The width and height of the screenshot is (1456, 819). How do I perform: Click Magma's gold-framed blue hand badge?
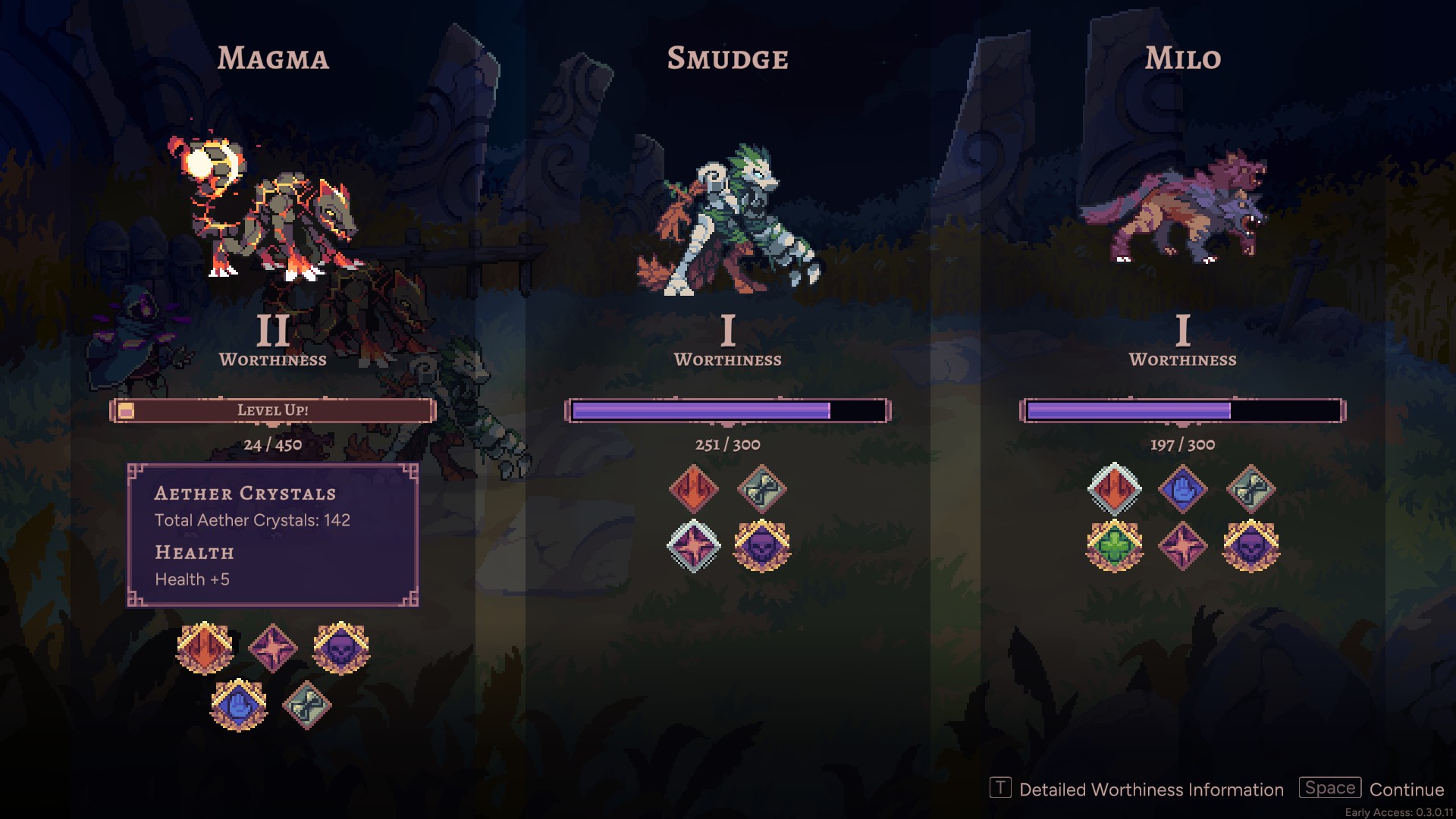[x=239, y=704]
